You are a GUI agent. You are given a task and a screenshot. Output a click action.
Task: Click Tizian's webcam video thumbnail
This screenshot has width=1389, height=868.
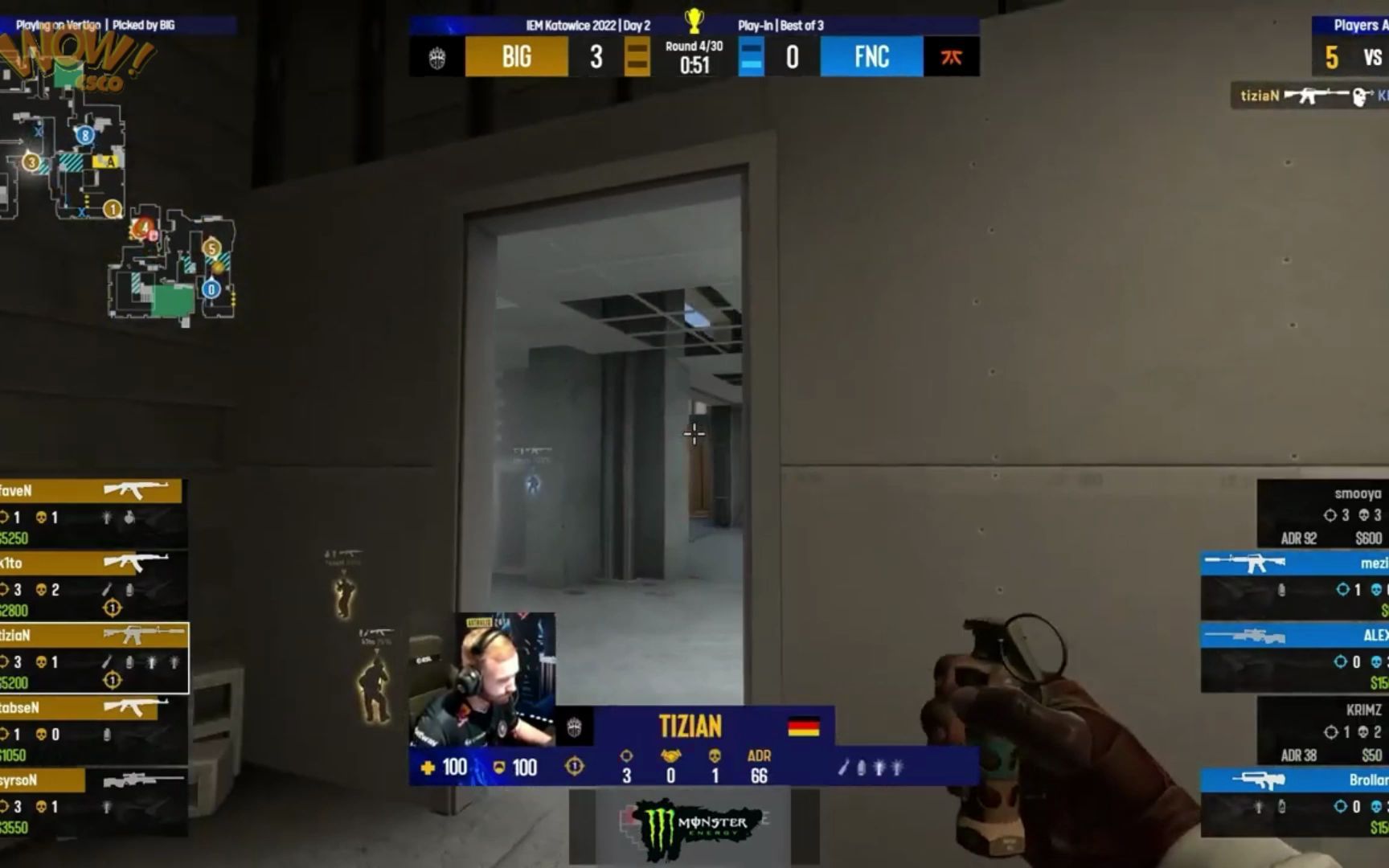tap(482, 675)
